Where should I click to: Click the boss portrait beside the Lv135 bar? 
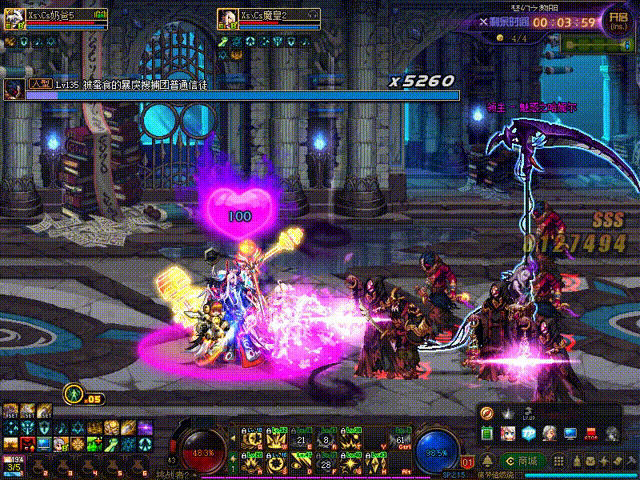14,89
